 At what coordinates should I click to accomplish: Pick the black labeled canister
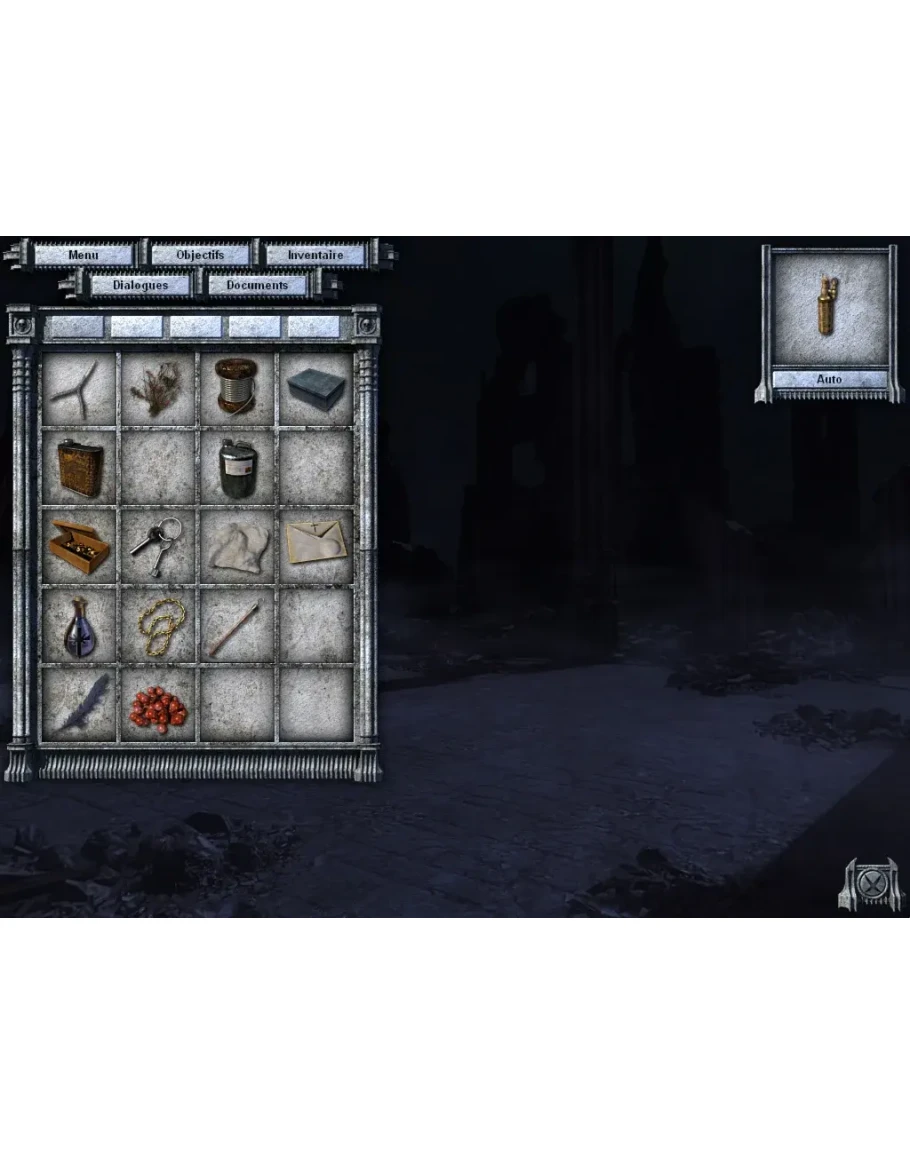[238, 468]
